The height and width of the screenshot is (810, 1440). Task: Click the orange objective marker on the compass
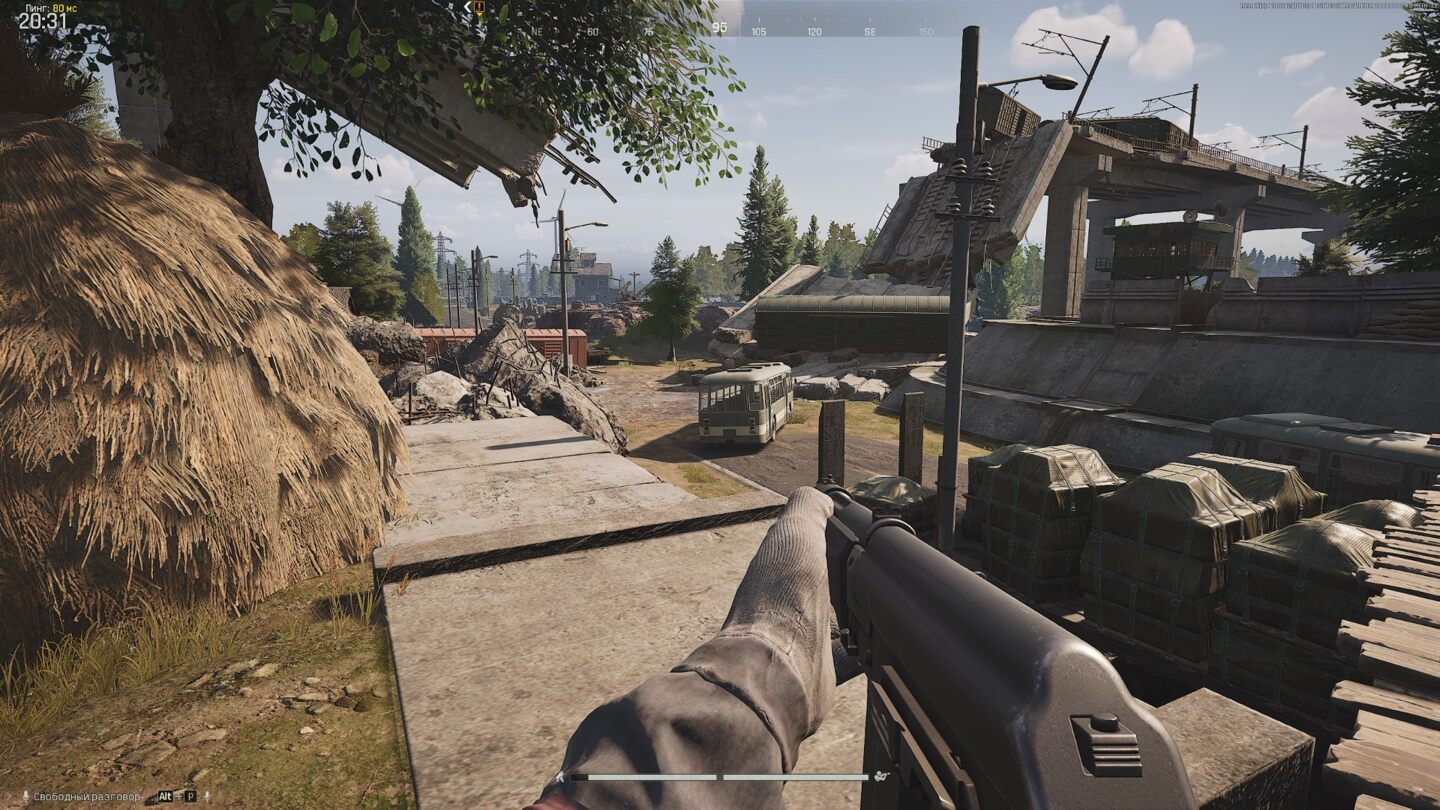tap(479, 7)
